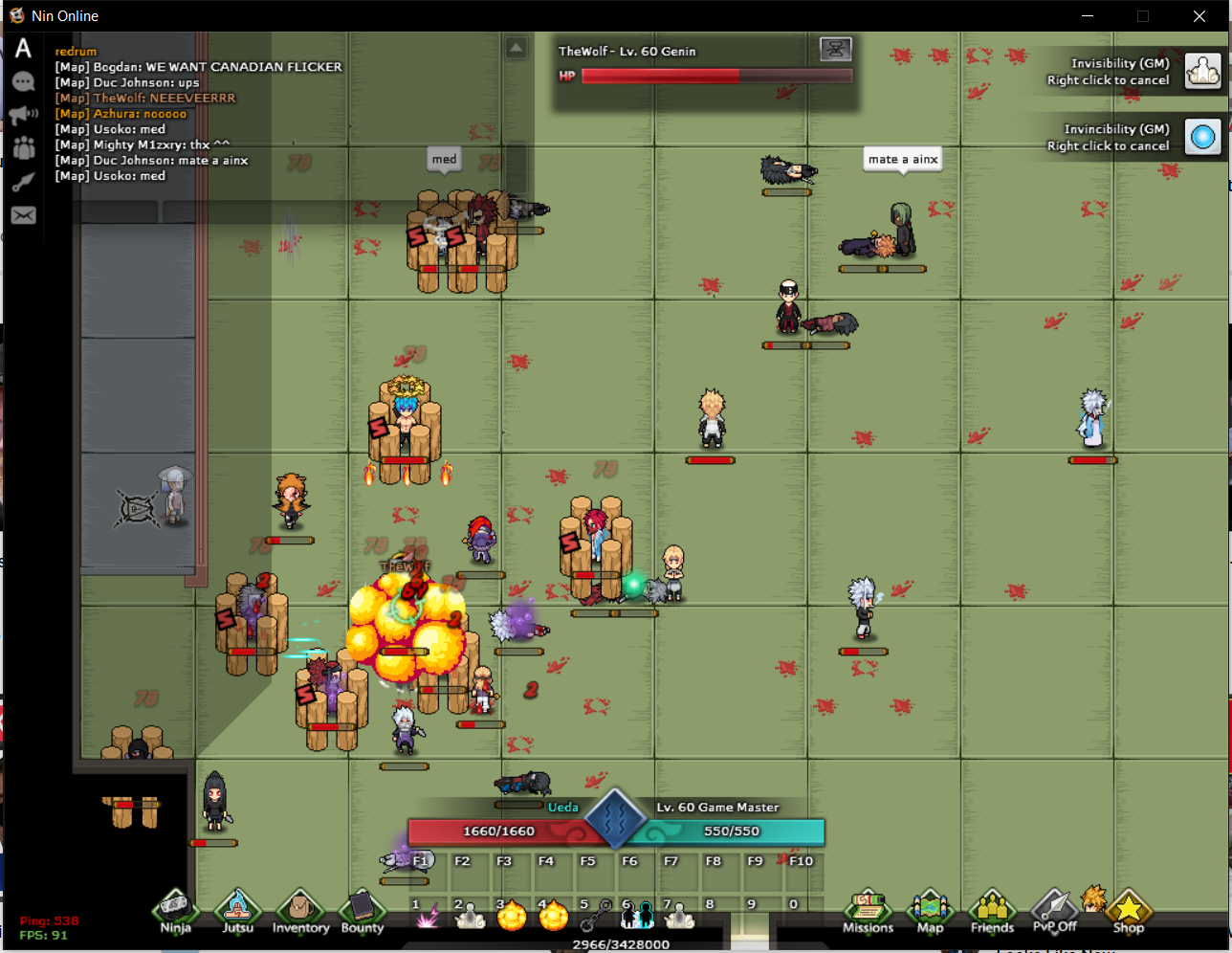
Task: Open the Jutsu menu
Action: (x=237, y=911)
